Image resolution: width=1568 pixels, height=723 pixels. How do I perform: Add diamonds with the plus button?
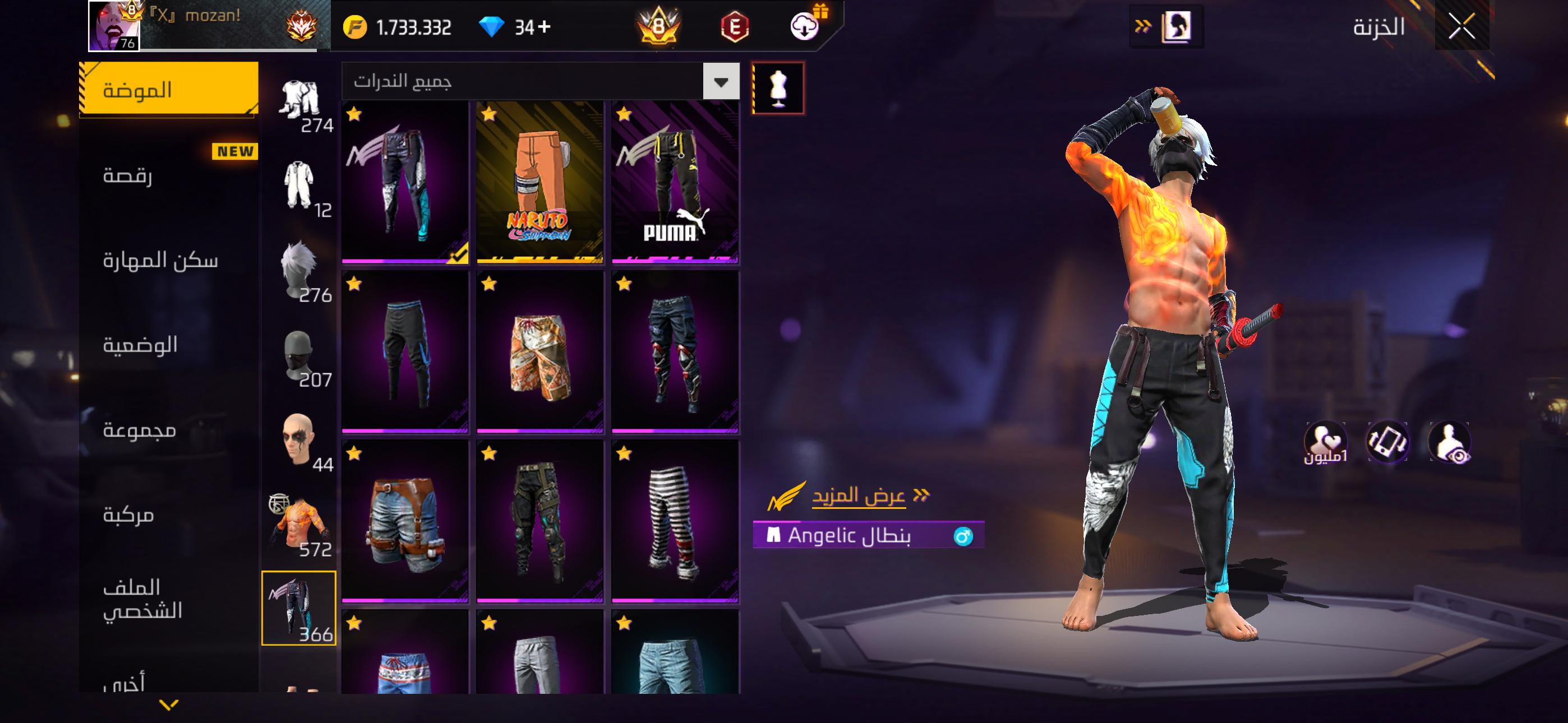pyautogui.click(x=544, y=27)
